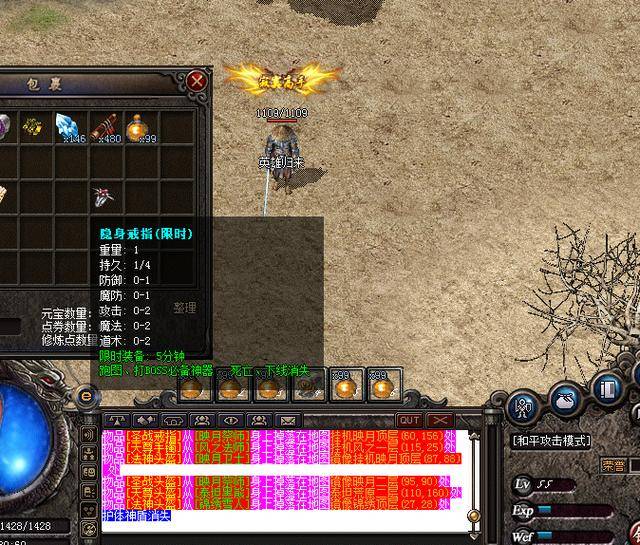
Task: Click the red X button beside OUT
Action: (439, 420)
